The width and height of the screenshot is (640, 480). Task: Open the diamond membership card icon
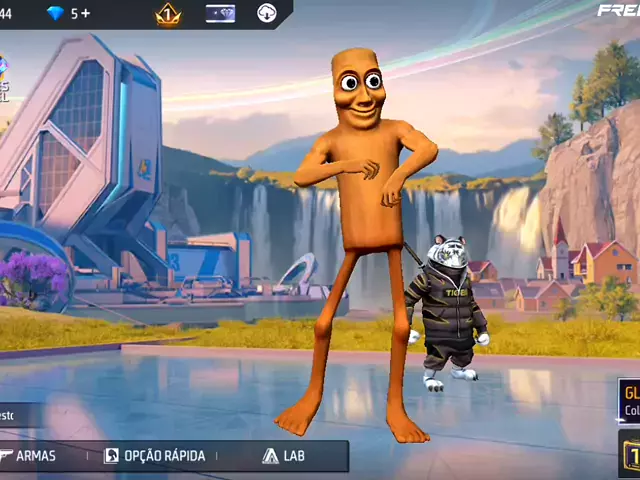click(x=220, y=14)
